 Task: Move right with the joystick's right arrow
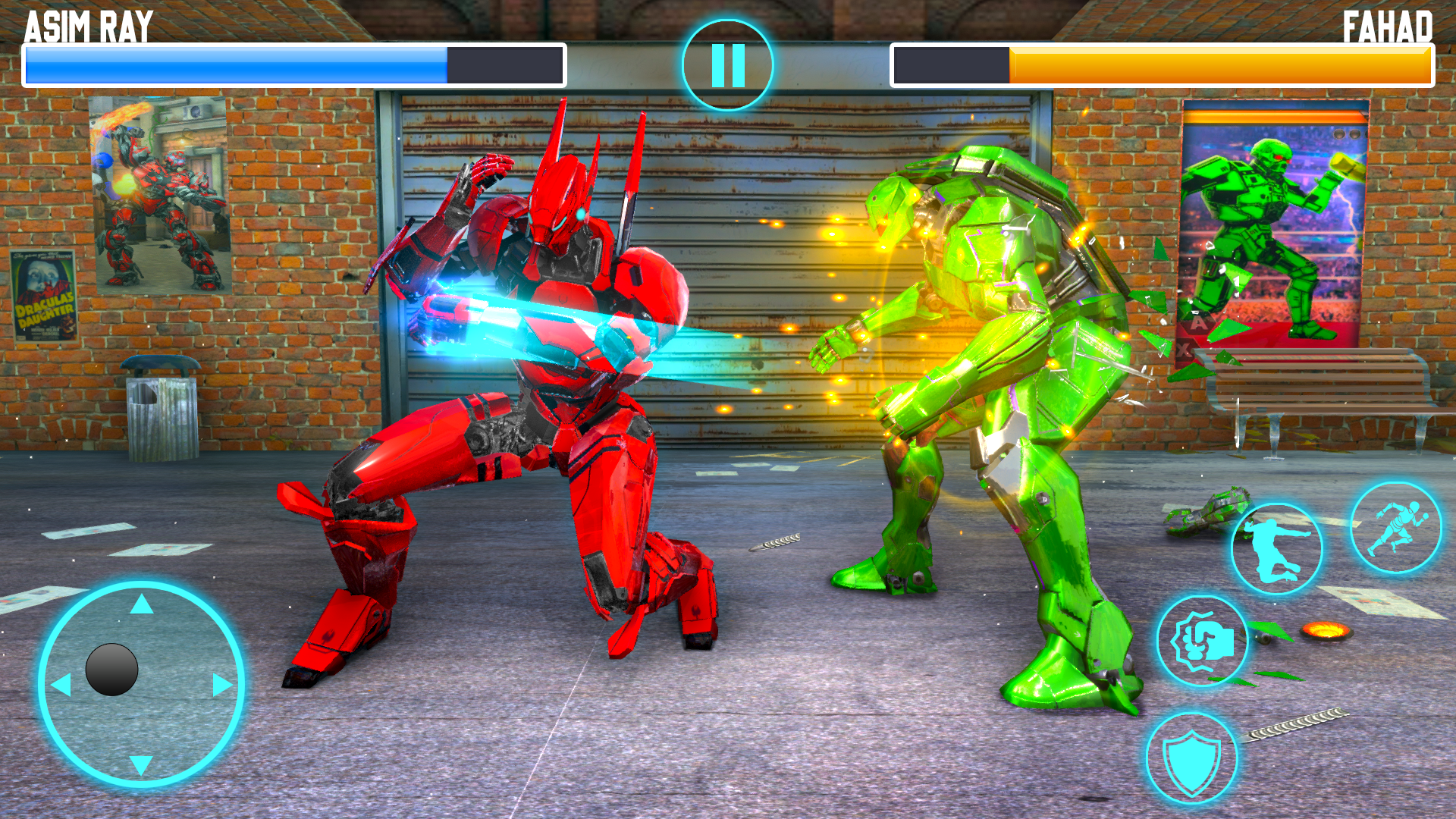222,685
